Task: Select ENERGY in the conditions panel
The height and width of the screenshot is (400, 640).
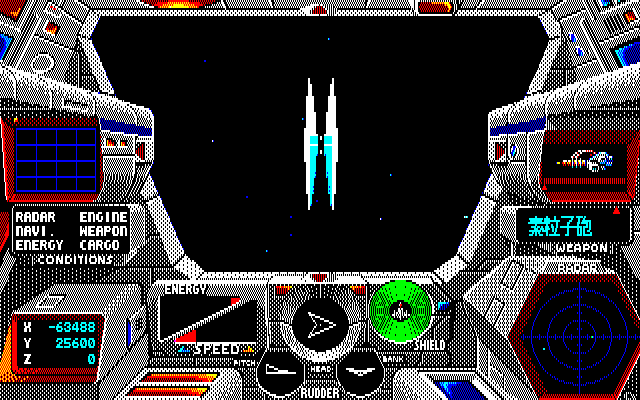Action: point(39,245)
